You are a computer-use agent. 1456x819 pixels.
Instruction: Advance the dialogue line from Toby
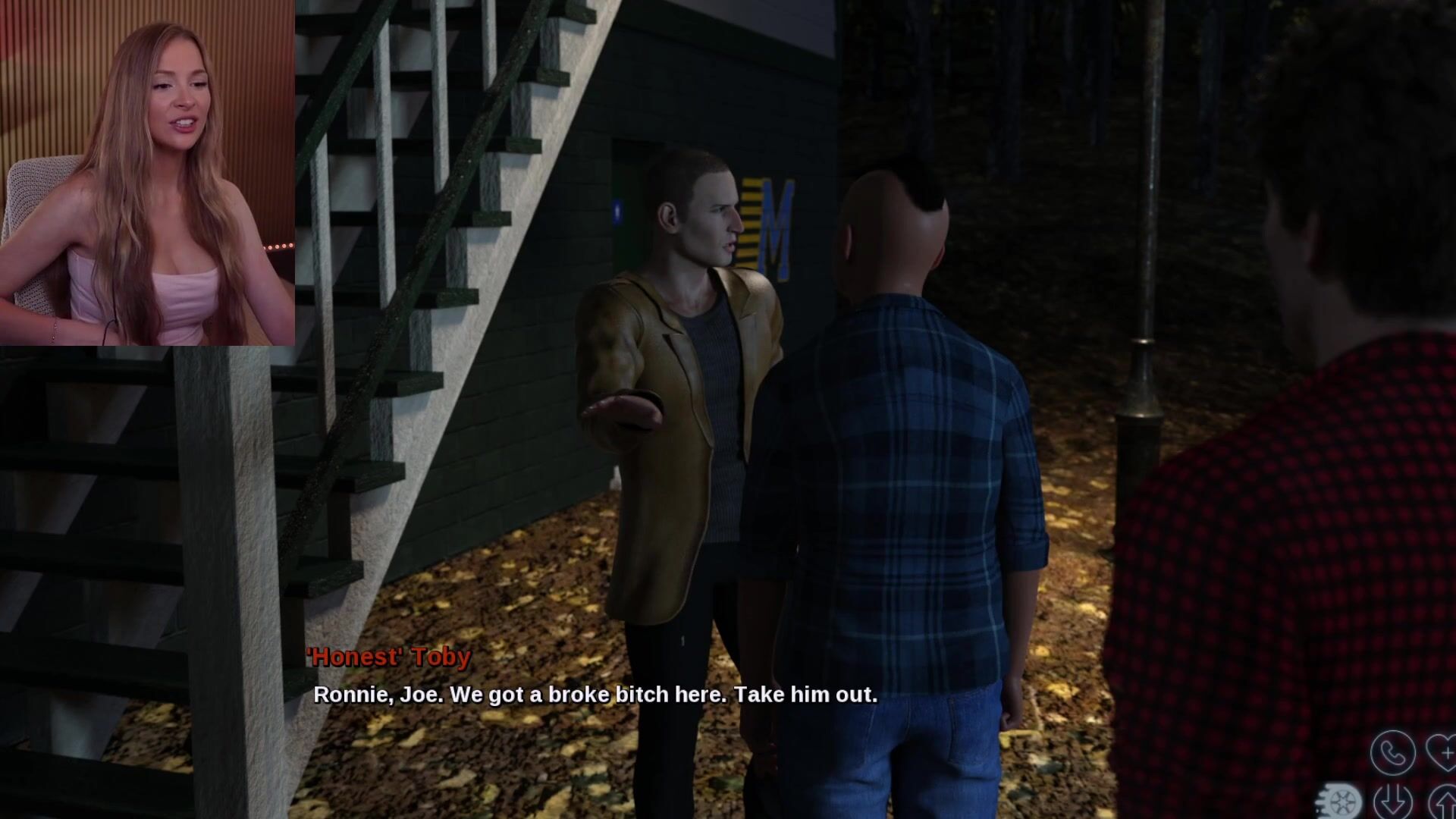pyautogui.click(x=595, y=695)
